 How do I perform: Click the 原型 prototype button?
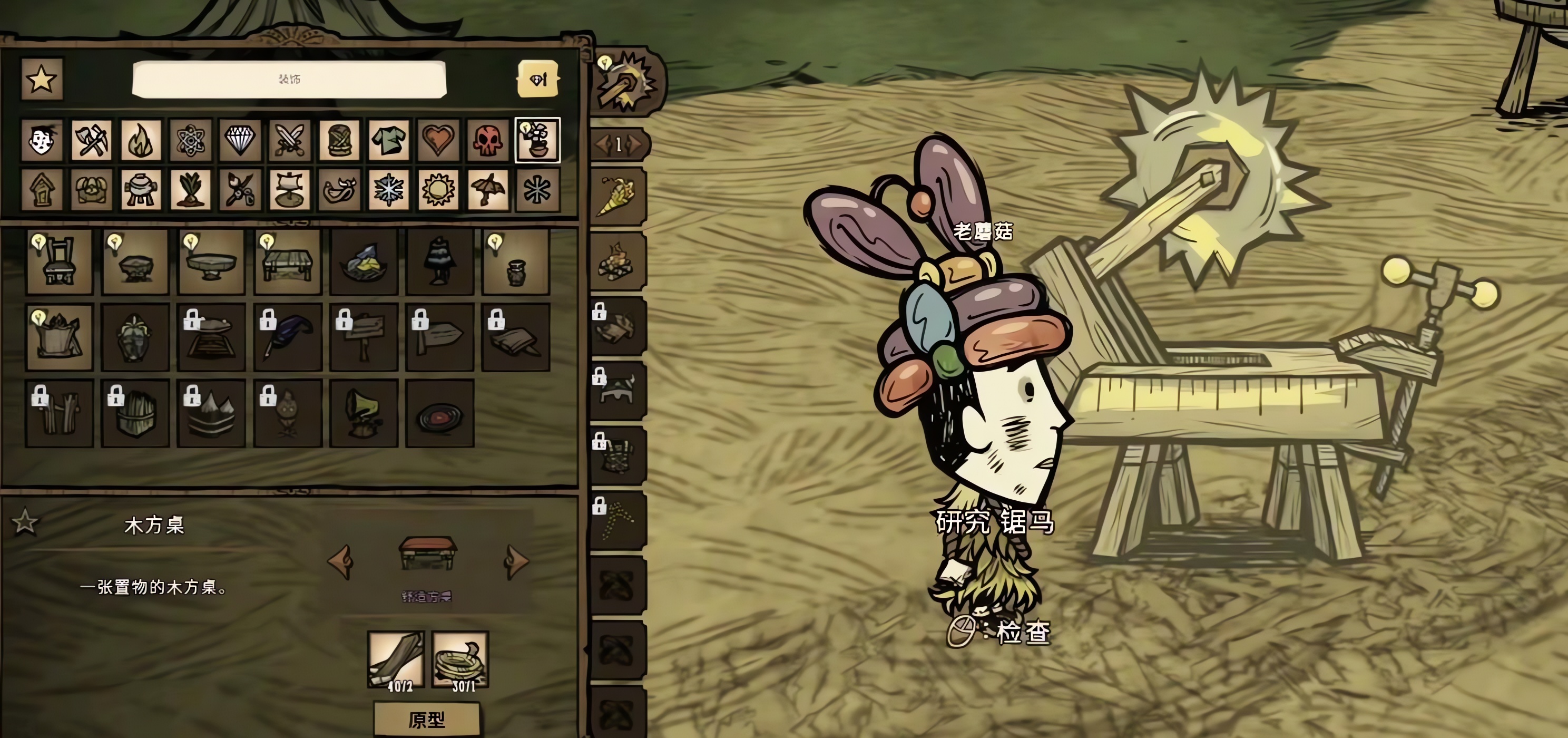tap(427, 720)
